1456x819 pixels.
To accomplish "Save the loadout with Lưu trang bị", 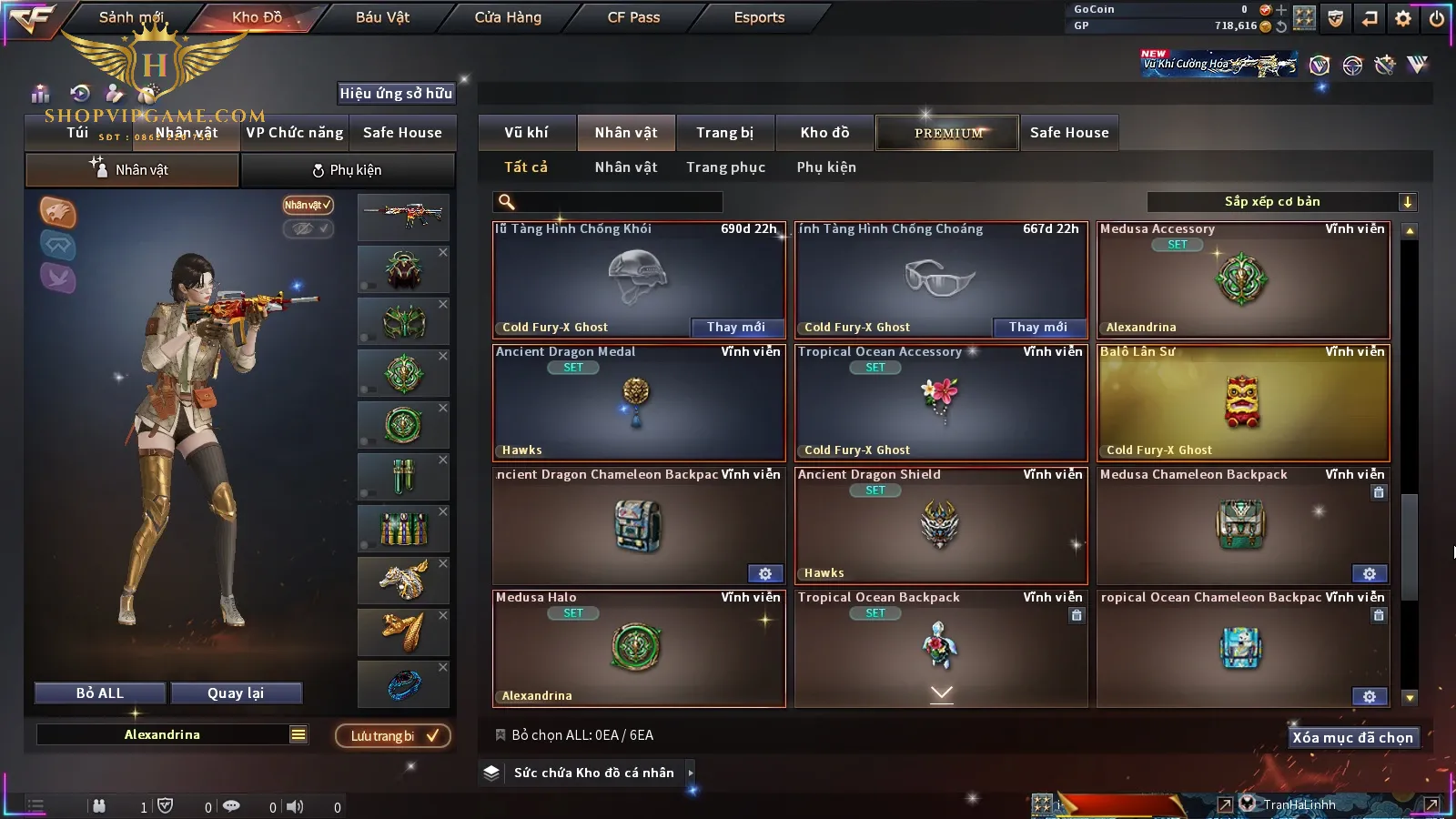I will (x=393, y=736).
